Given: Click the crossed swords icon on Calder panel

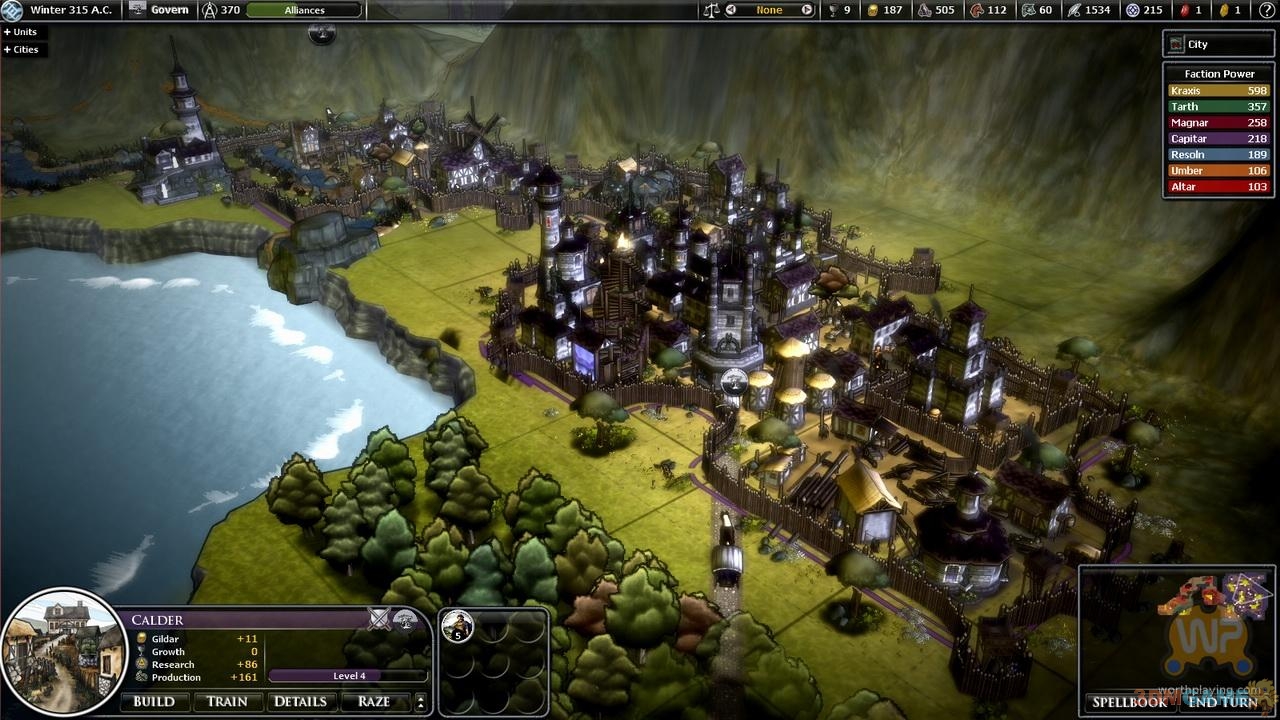Looking at the screenshot, I should pos(379,619).
